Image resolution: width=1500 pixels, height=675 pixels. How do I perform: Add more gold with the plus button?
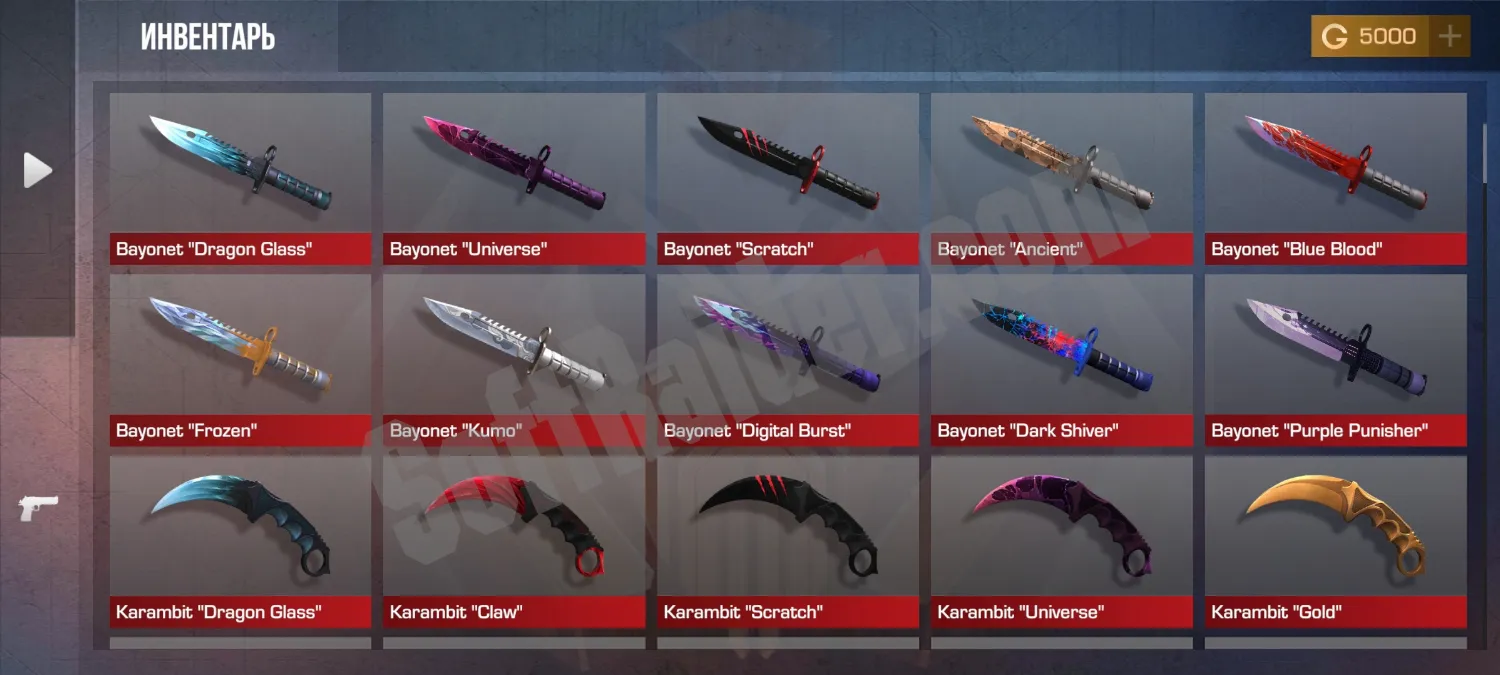[1449, 37]
